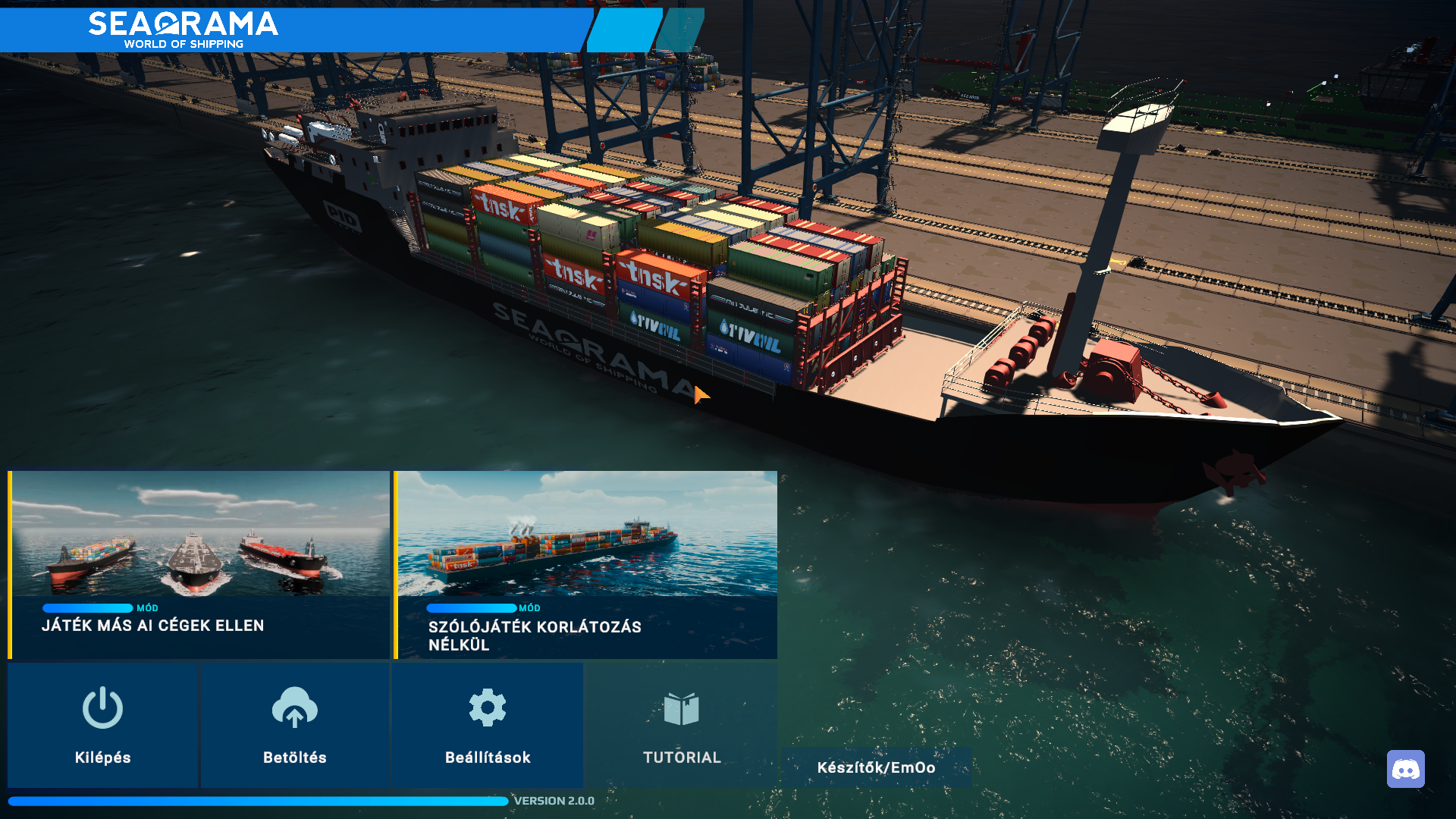Open the Betöltés load game menu
This screenshot has height=819, width=1456.
(295, 724)
